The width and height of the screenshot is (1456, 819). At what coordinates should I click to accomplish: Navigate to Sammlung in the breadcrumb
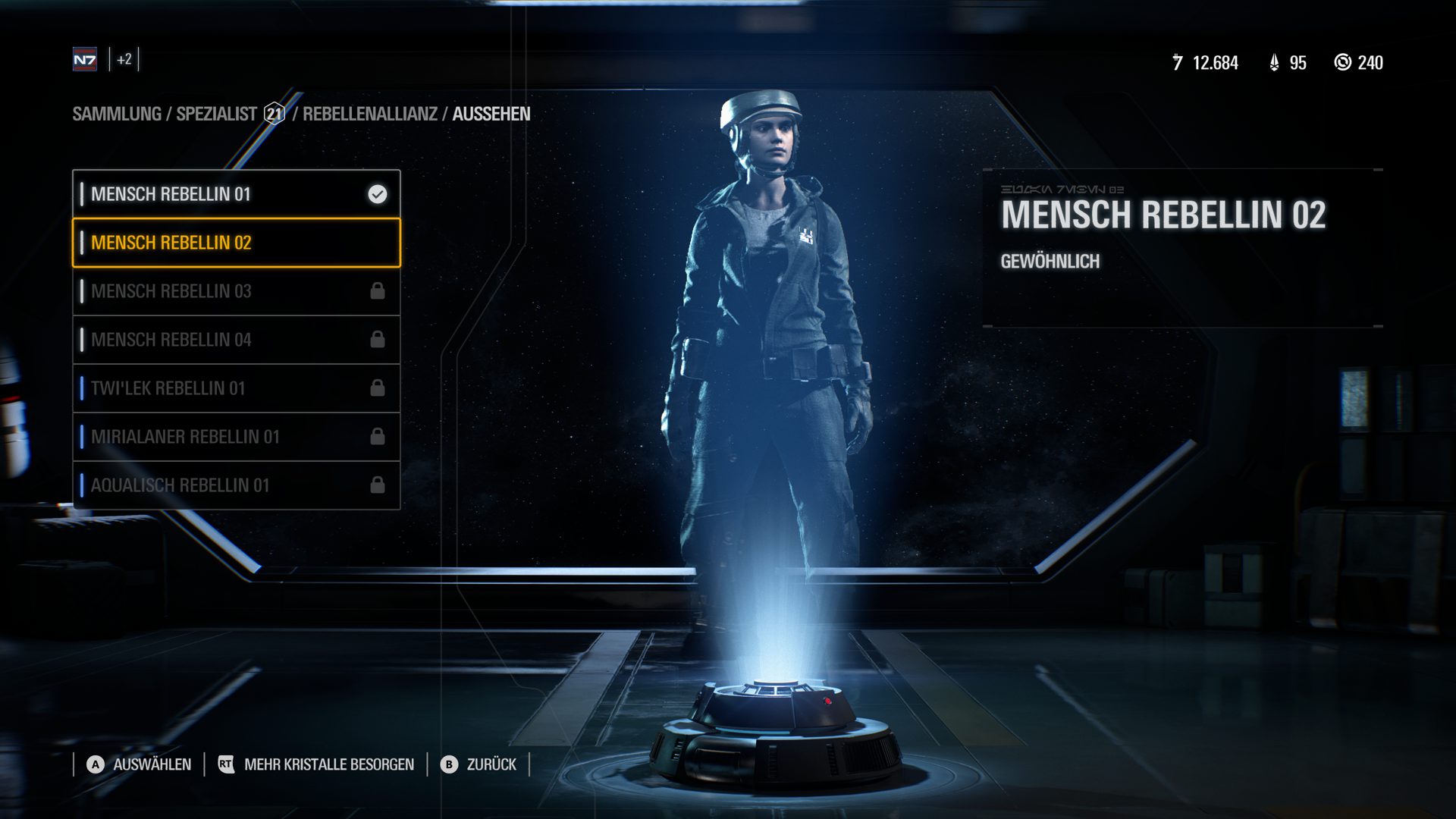(x=117, y=114)
